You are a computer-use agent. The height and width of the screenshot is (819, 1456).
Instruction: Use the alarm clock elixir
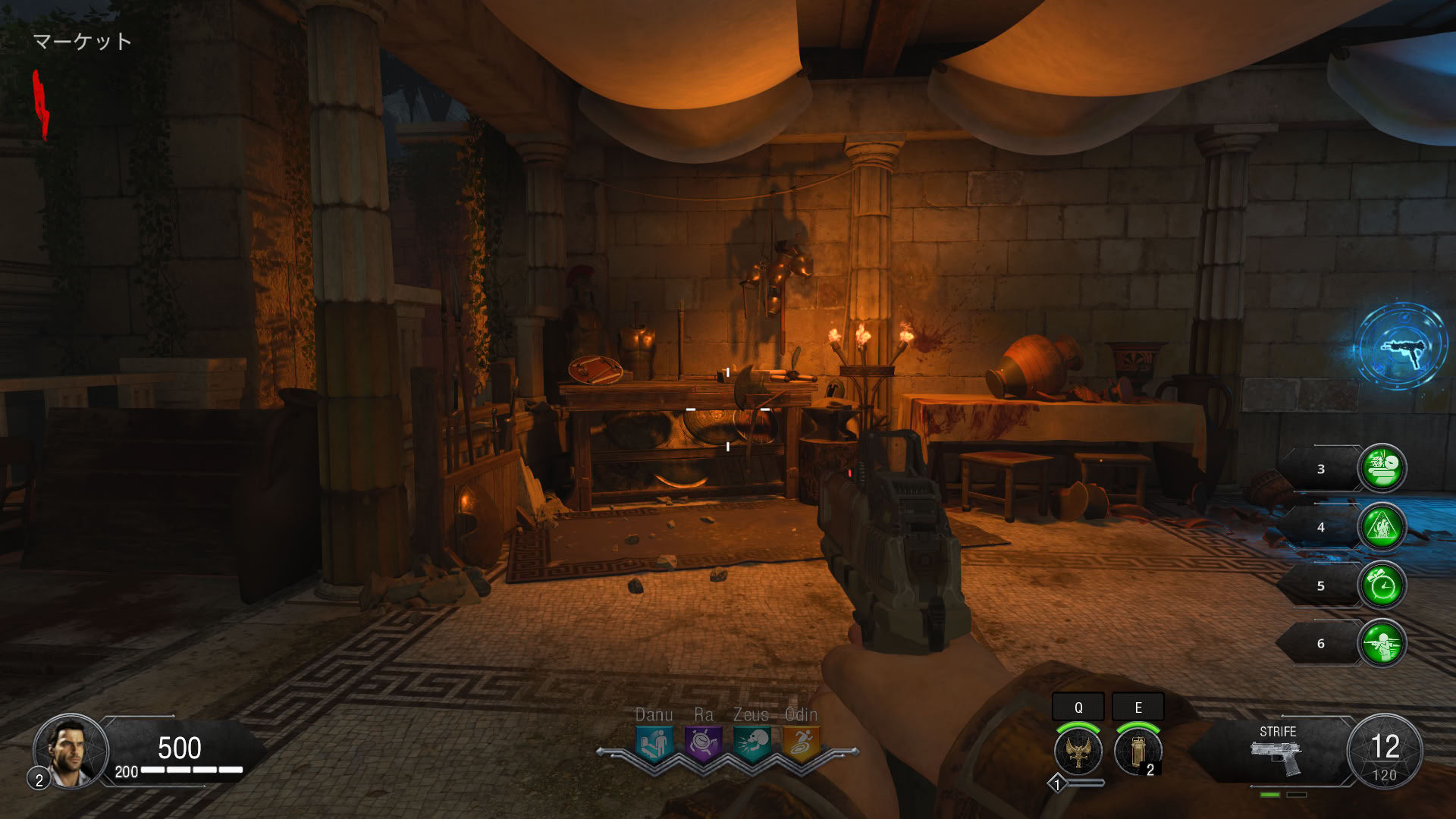click(x=1382, y=585)
